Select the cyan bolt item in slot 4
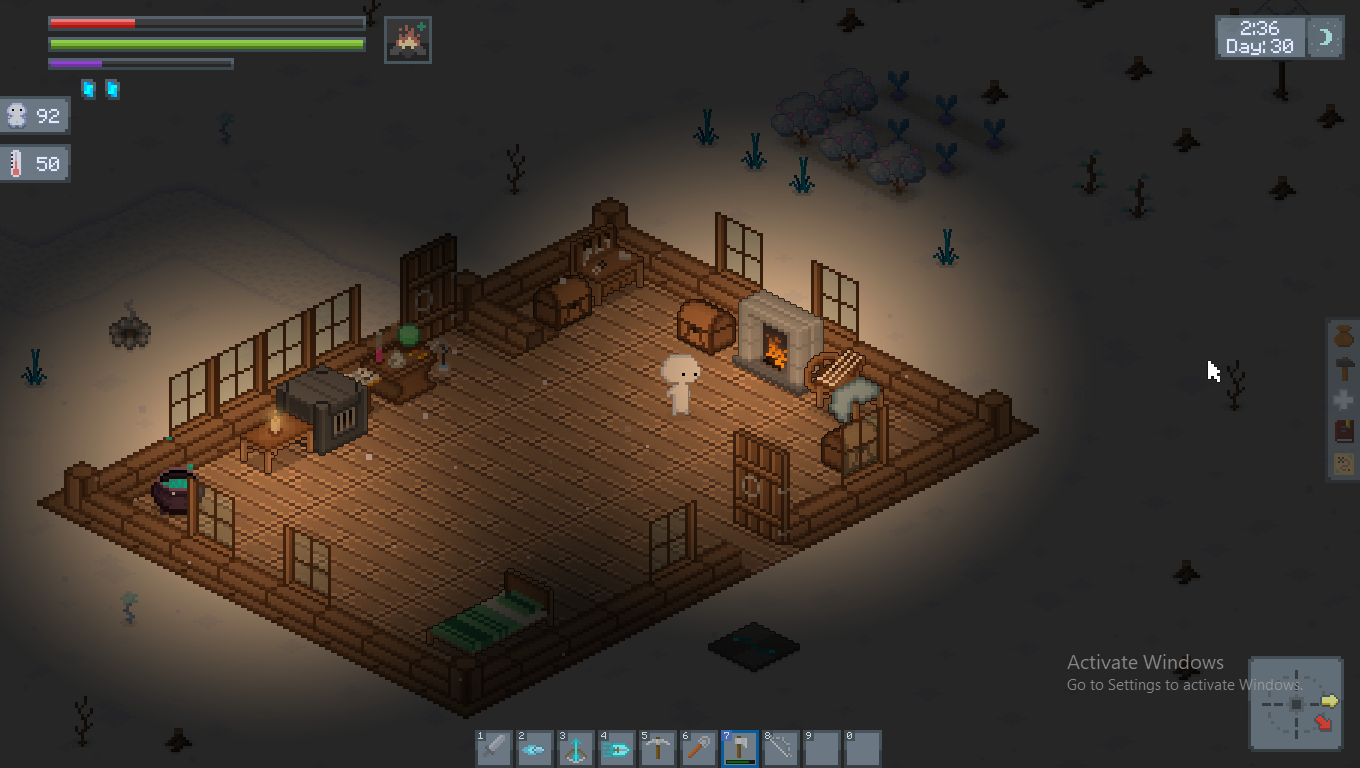 617,749
